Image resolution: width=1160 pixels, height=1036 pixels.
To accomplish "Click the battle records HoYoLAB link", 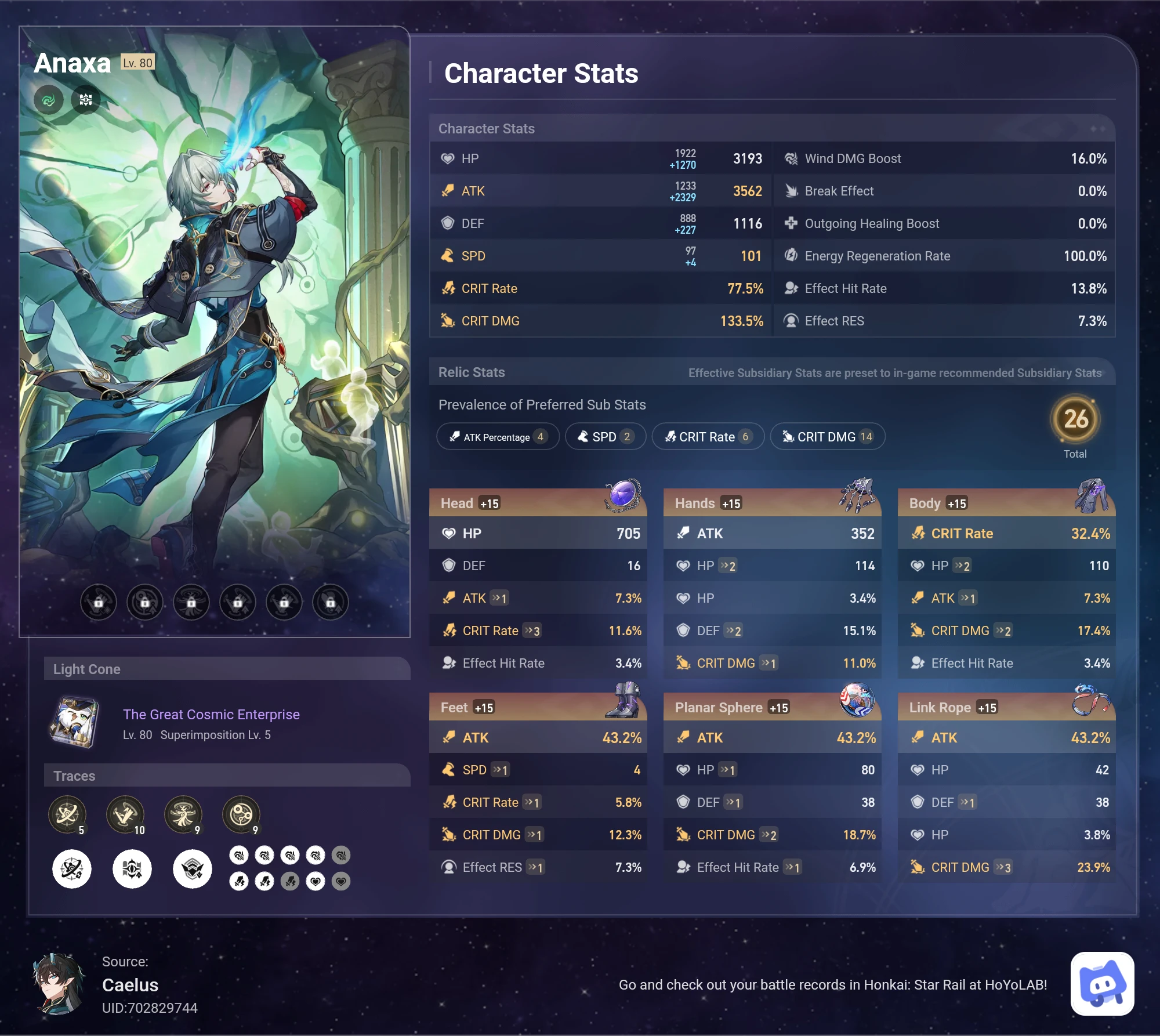I will (834, 984).
